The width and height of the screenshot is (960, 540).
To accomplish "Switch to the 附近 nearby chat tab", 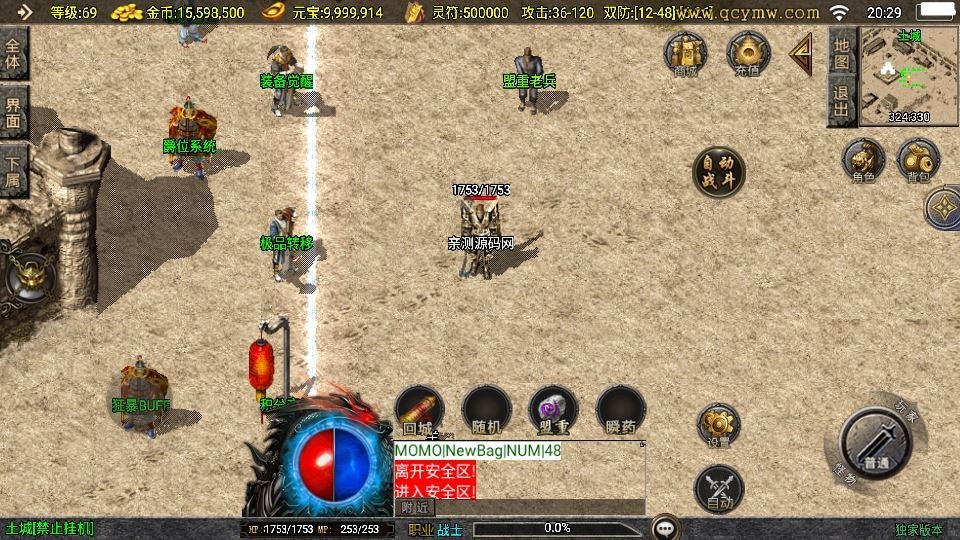I will tap(415, 508).
